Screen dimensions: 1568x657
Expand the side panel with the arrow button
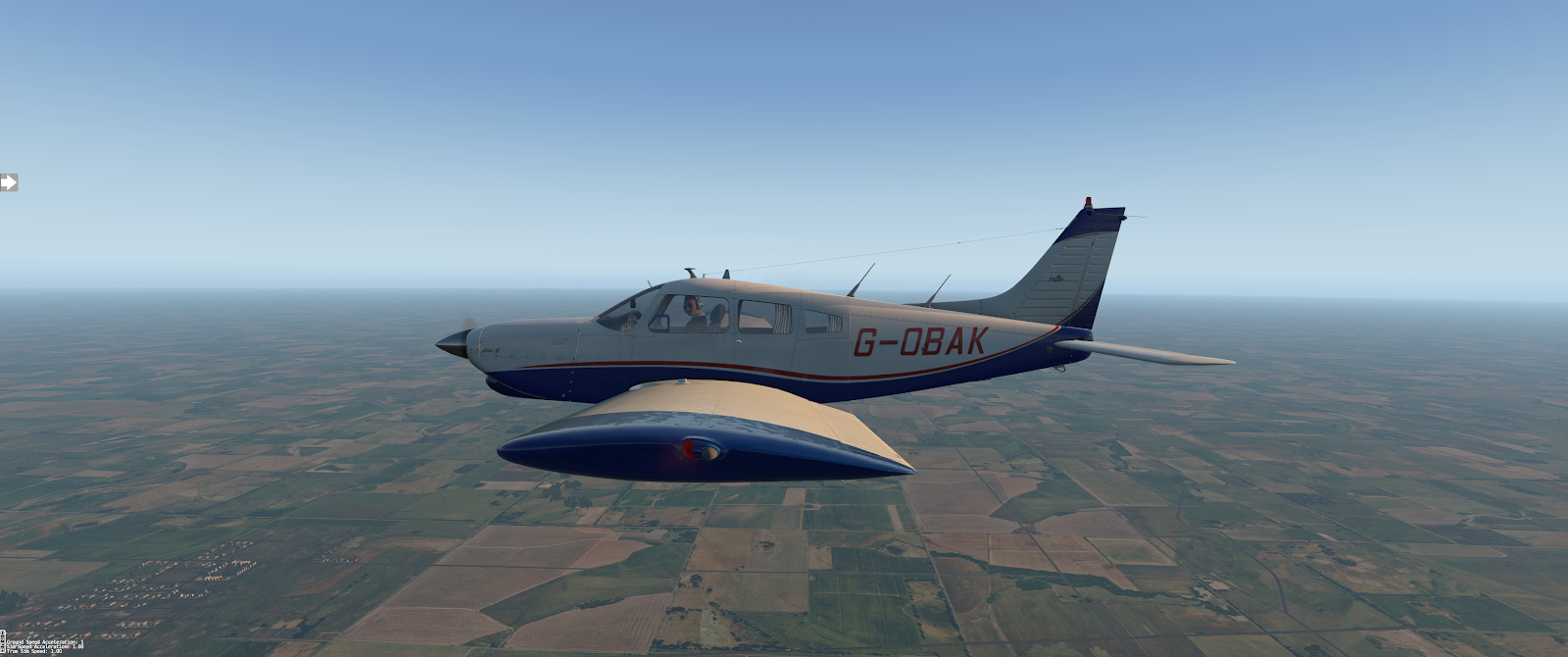coord(9,182)
